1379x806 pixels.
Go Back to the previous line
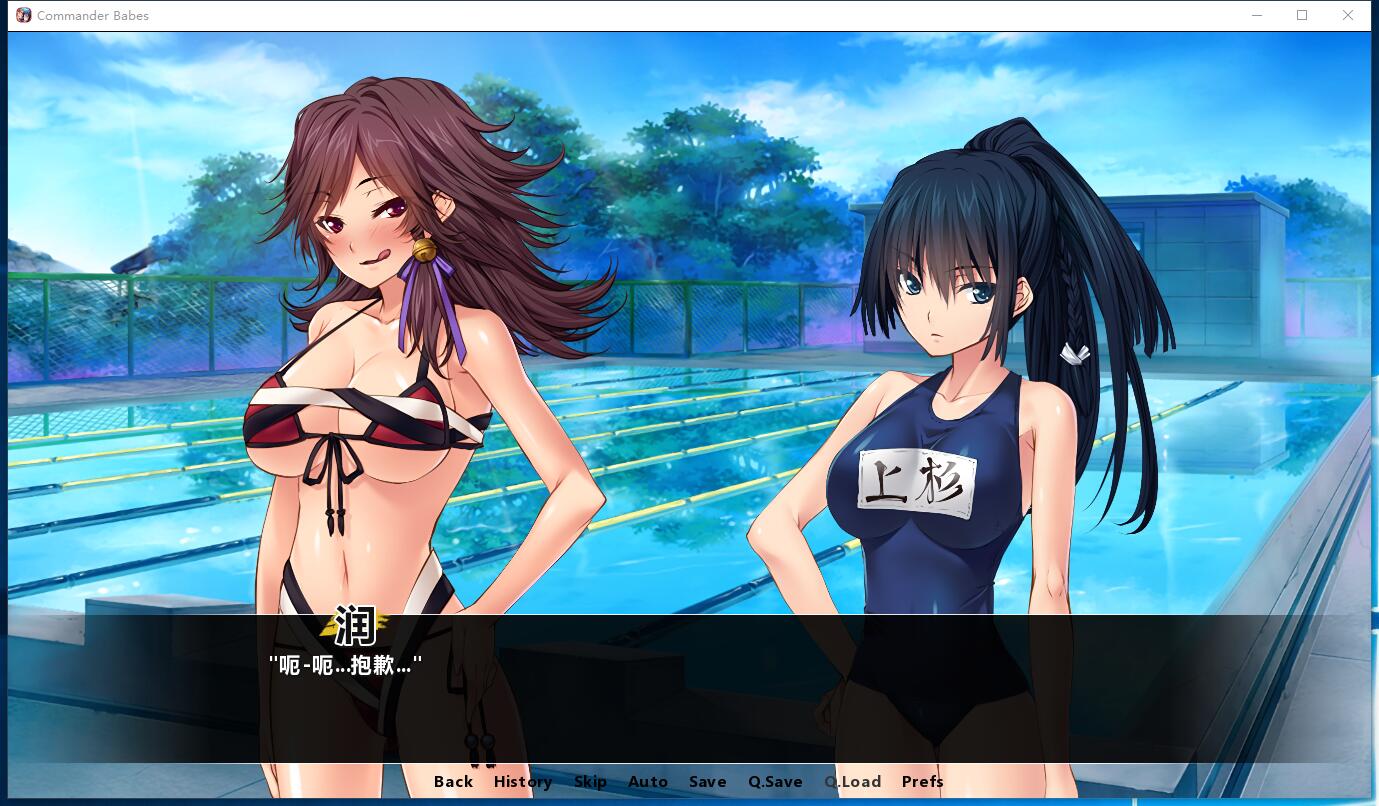pos(453,782)
